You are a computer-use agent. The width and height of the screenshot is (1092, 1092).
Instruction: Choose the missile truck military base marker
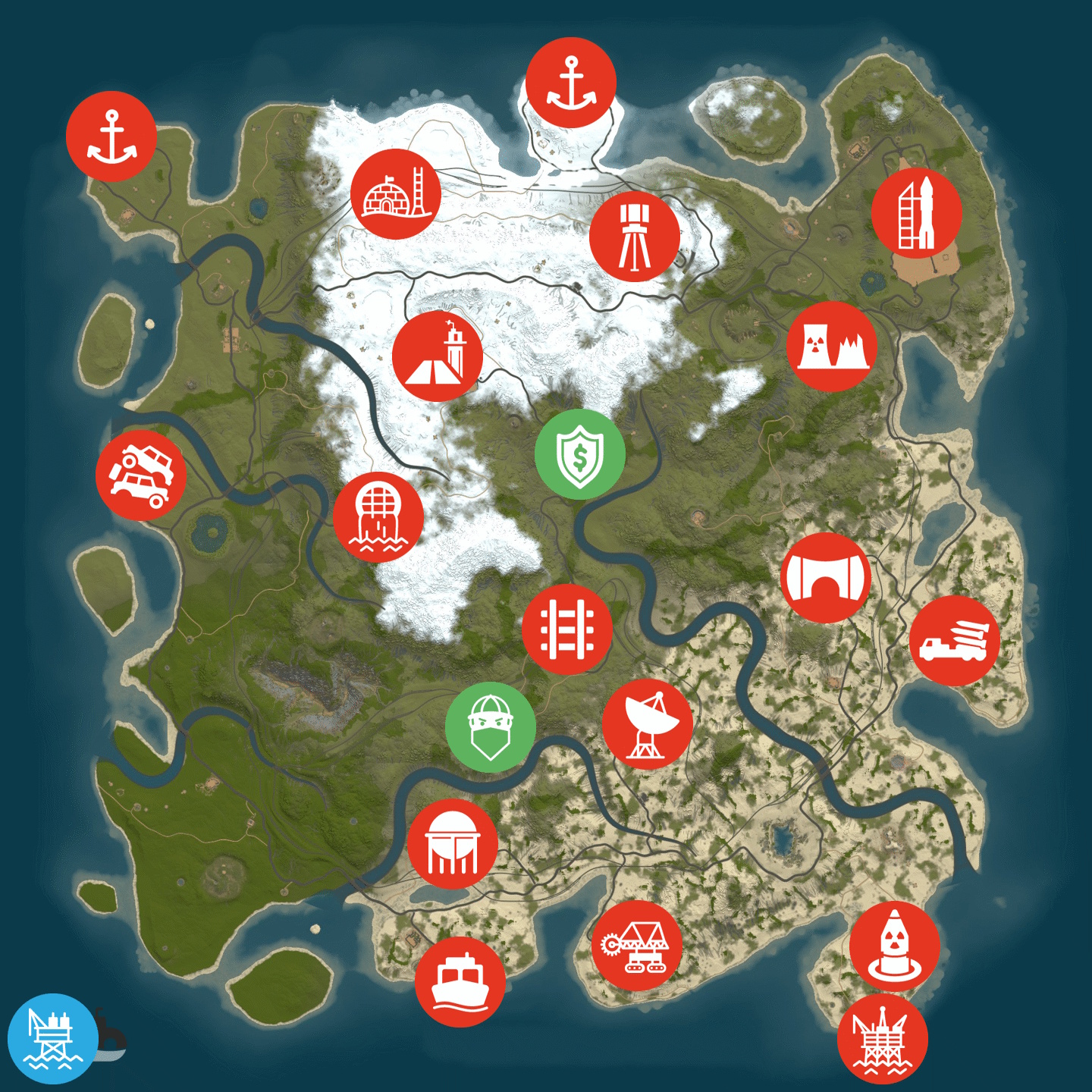[x=954, y=641]
